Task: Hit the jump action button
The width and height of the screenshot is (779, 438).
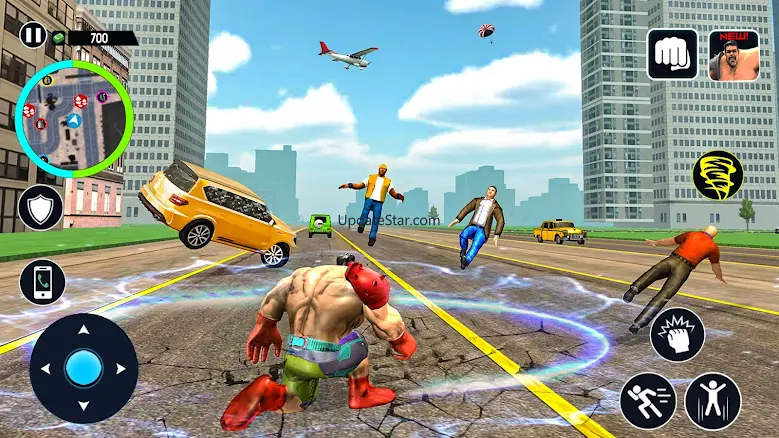Action: point(713,400)
